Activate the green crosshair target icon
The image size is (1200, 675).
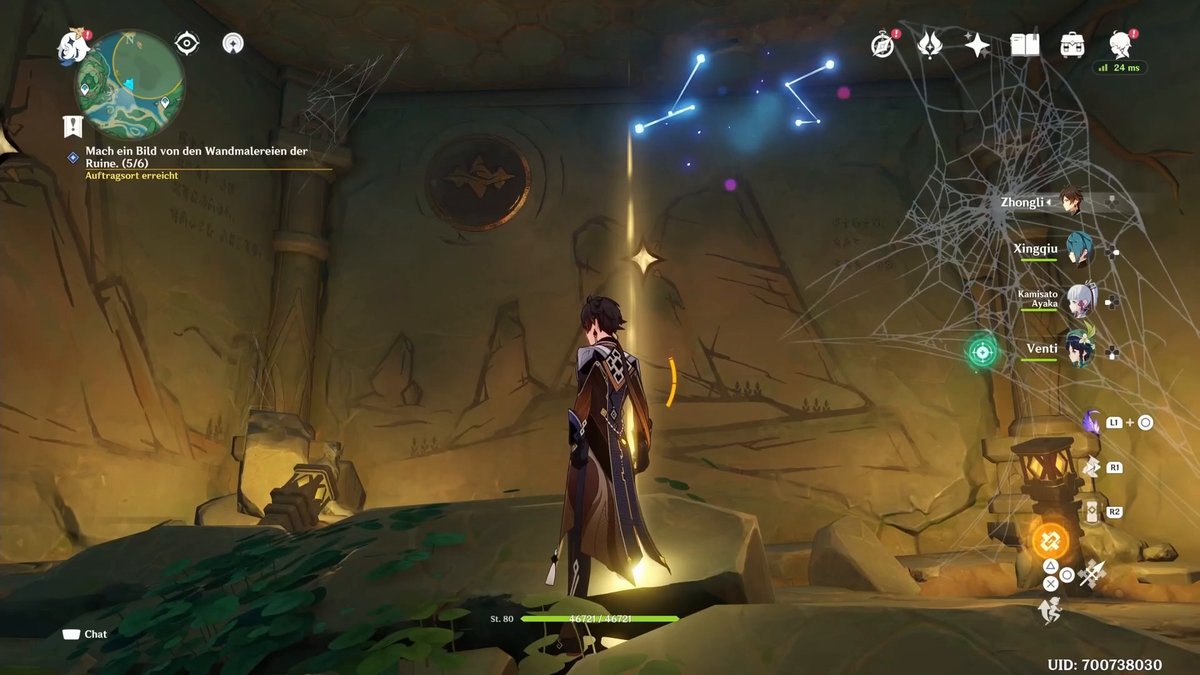tap(982, 351)
